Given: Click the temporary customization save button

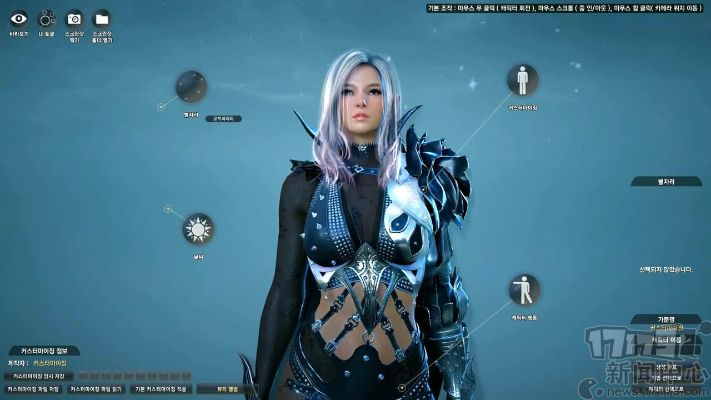Looking at the screenshot, I should coord(38,375).
